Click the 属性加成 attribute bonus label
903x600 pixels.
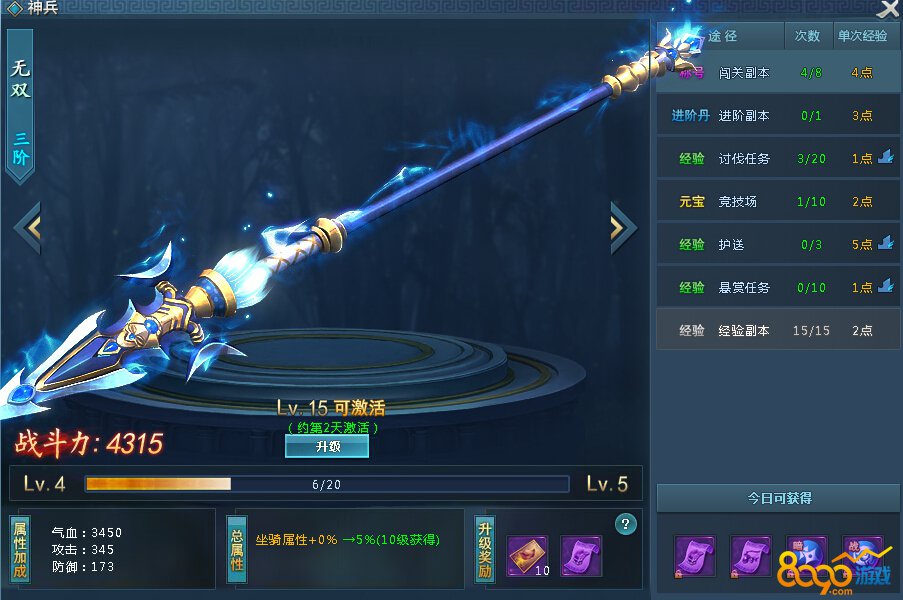20,549
